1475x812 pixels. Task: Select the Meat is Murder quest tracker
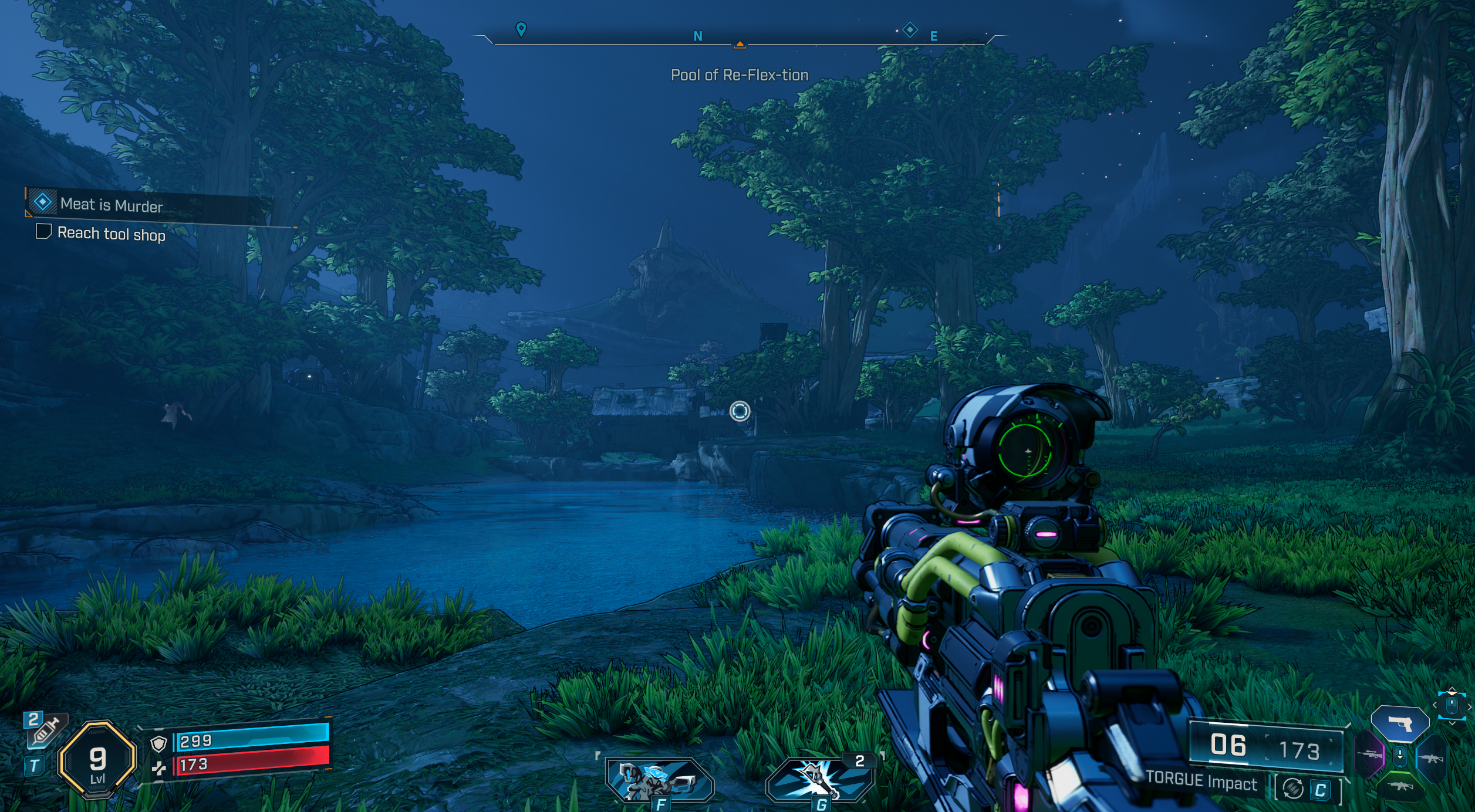(x=112, y=205)
